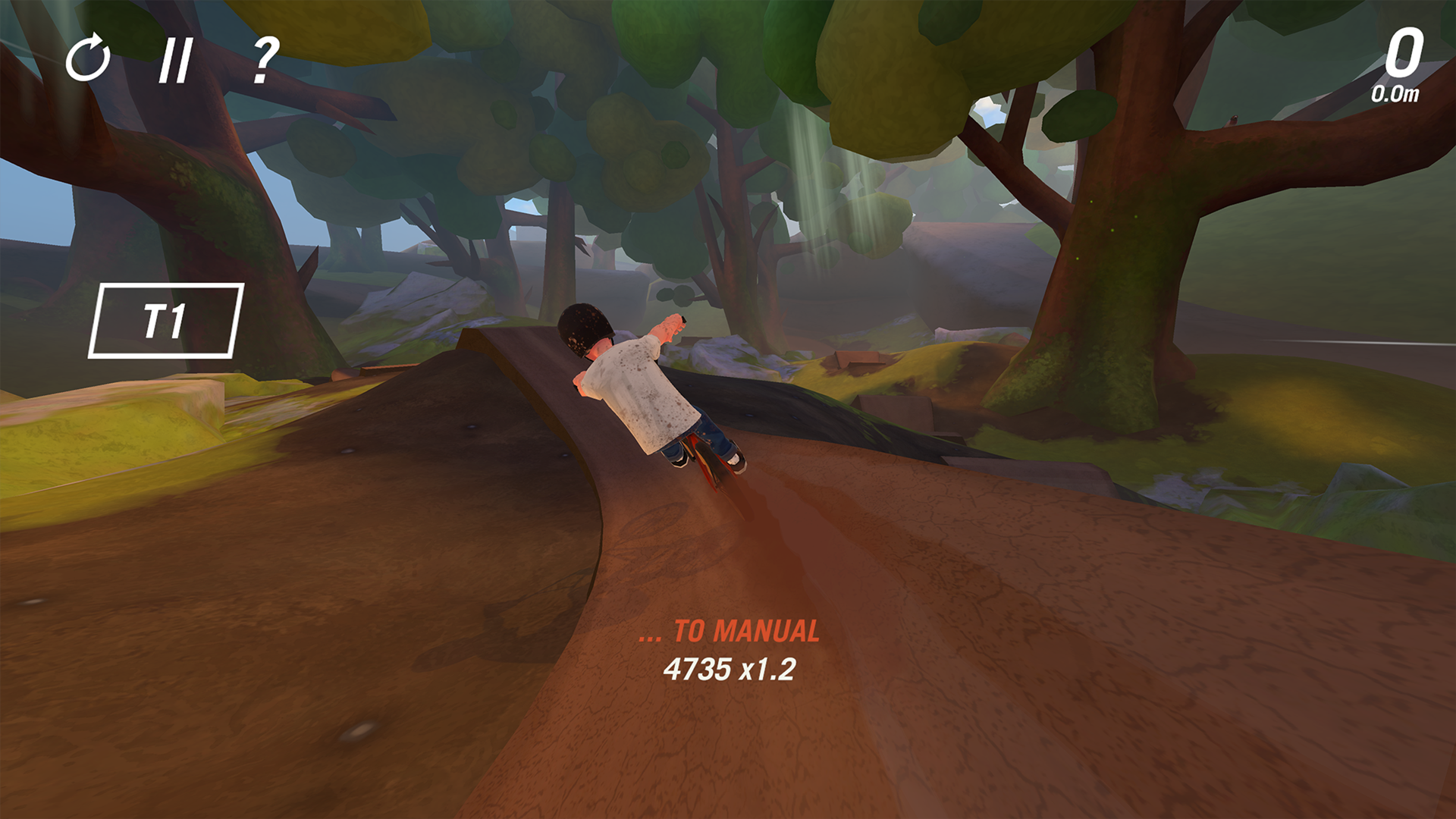Click the T1 label inside the outlined box
The height and width of the screenshot is (819, 1456).
tap(167, 322)
